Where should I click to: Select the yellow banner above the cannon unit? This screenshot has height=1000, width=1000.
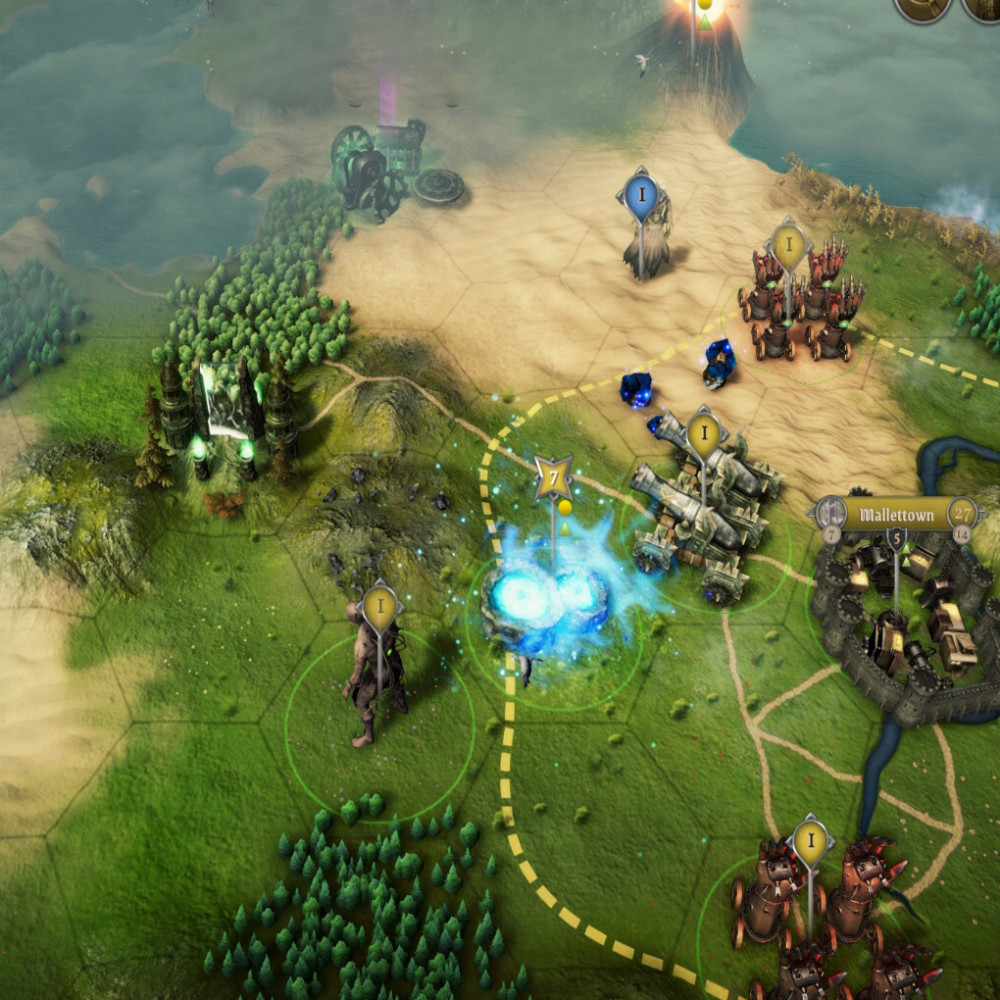pos(705,433)
